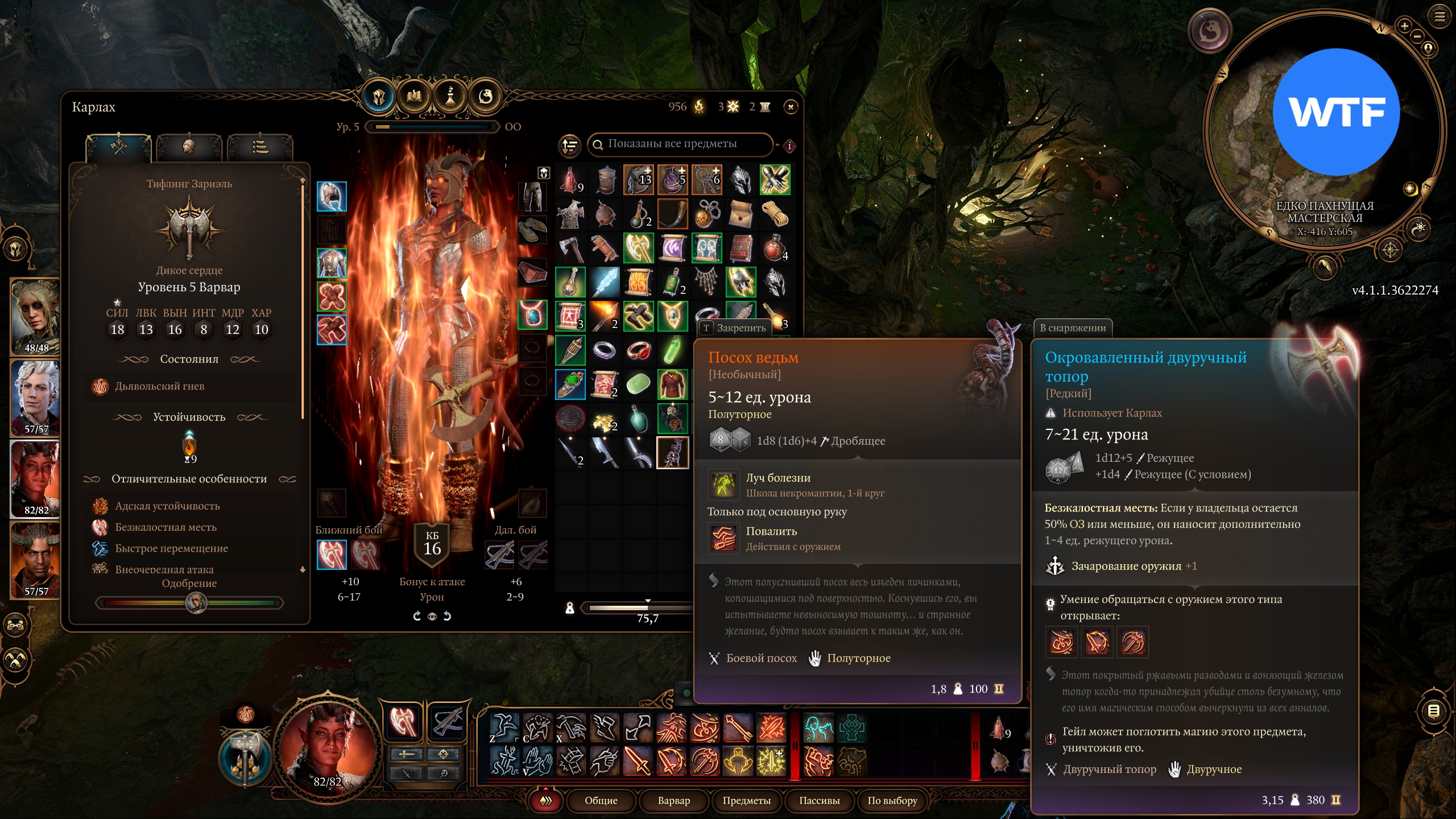Switch to the Варвар hotbar tab
Viewport: 1456px width, 819px height.
click(x=673, y=800)
